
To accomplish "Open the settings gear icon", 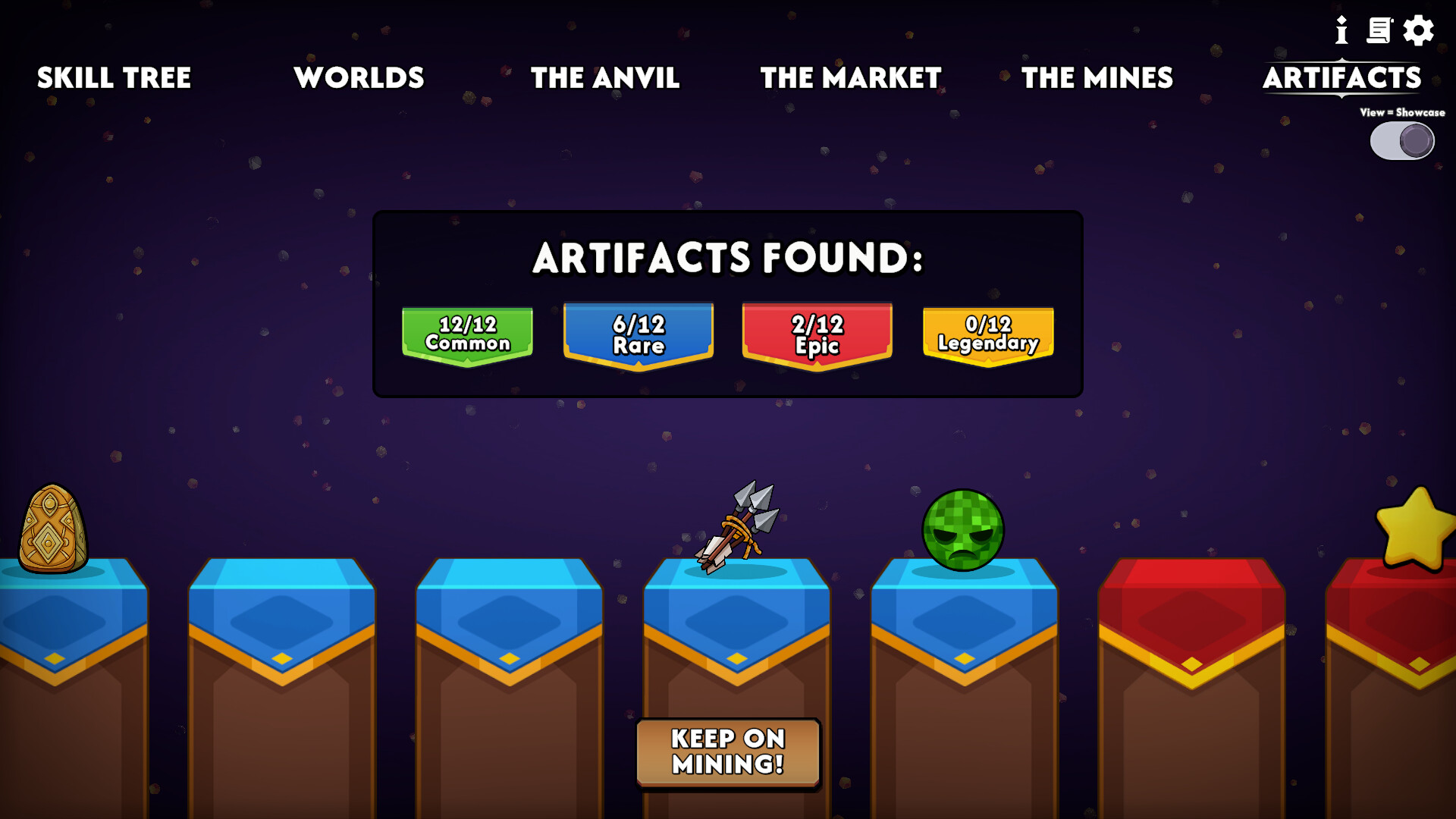I will [1420, 31].
